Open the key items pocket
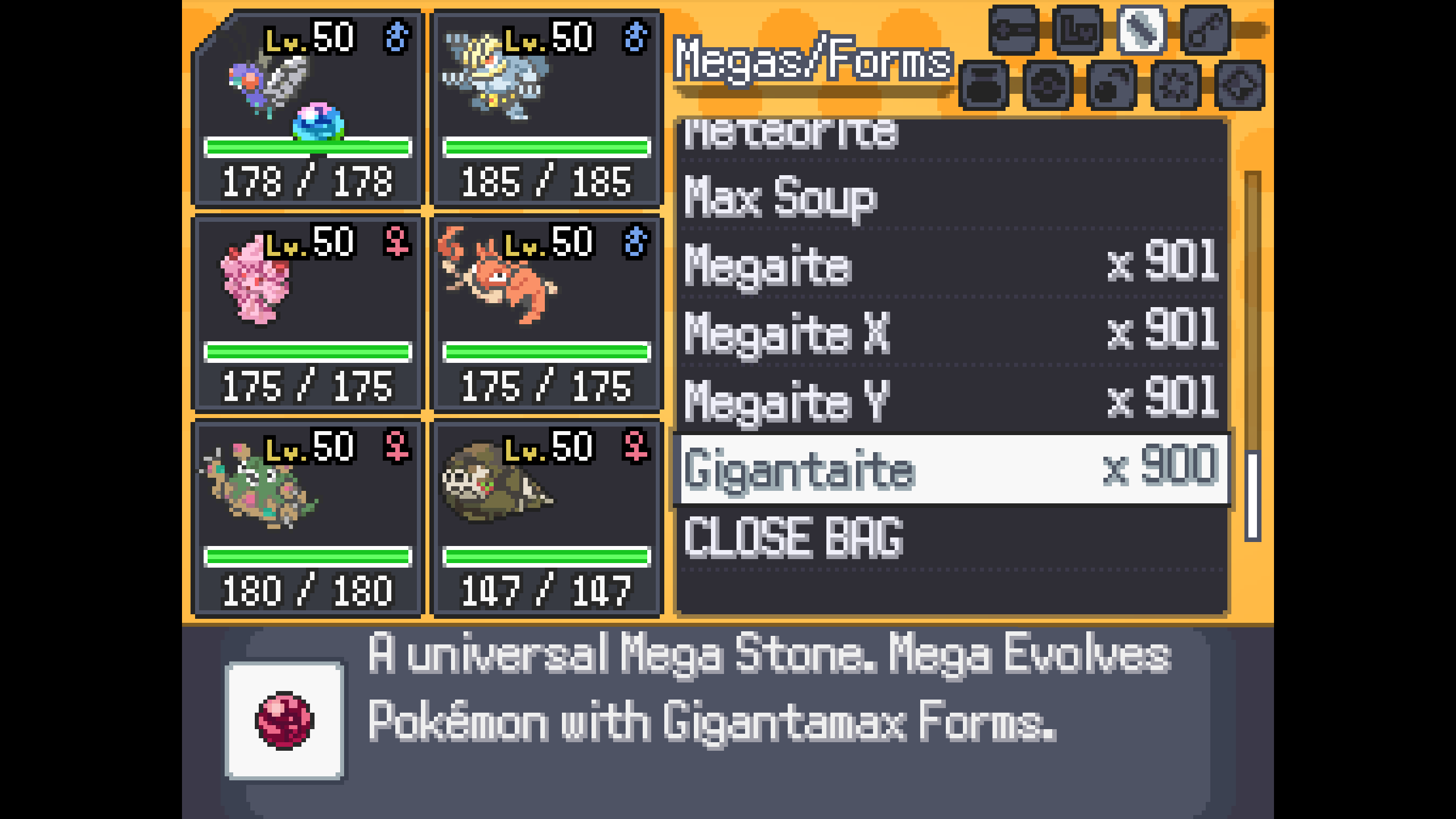 pyautogui.click(x=1205, y=30)
